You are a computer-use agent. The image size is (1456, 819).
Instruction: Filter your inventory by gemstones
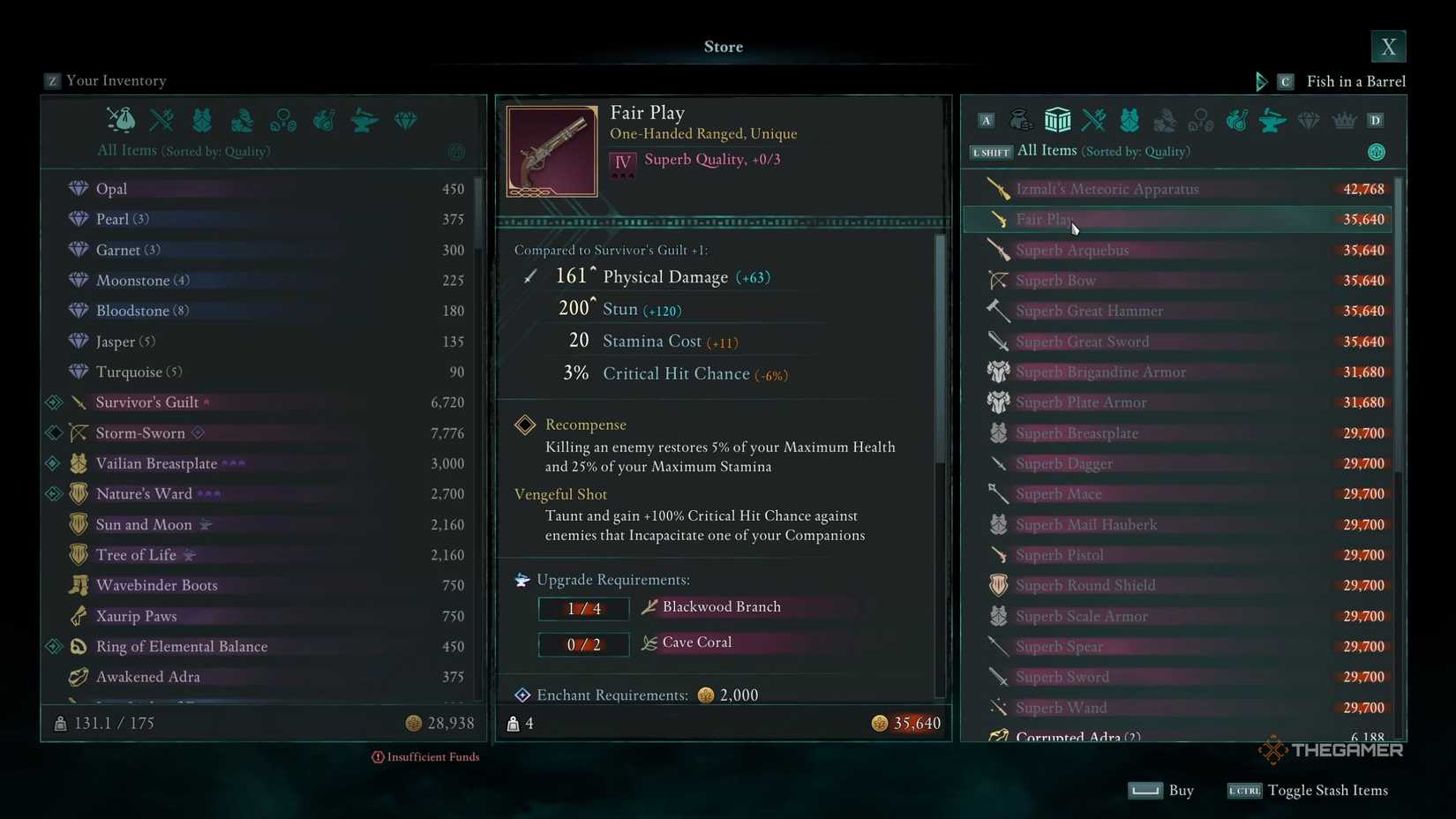tap(406, 120)
